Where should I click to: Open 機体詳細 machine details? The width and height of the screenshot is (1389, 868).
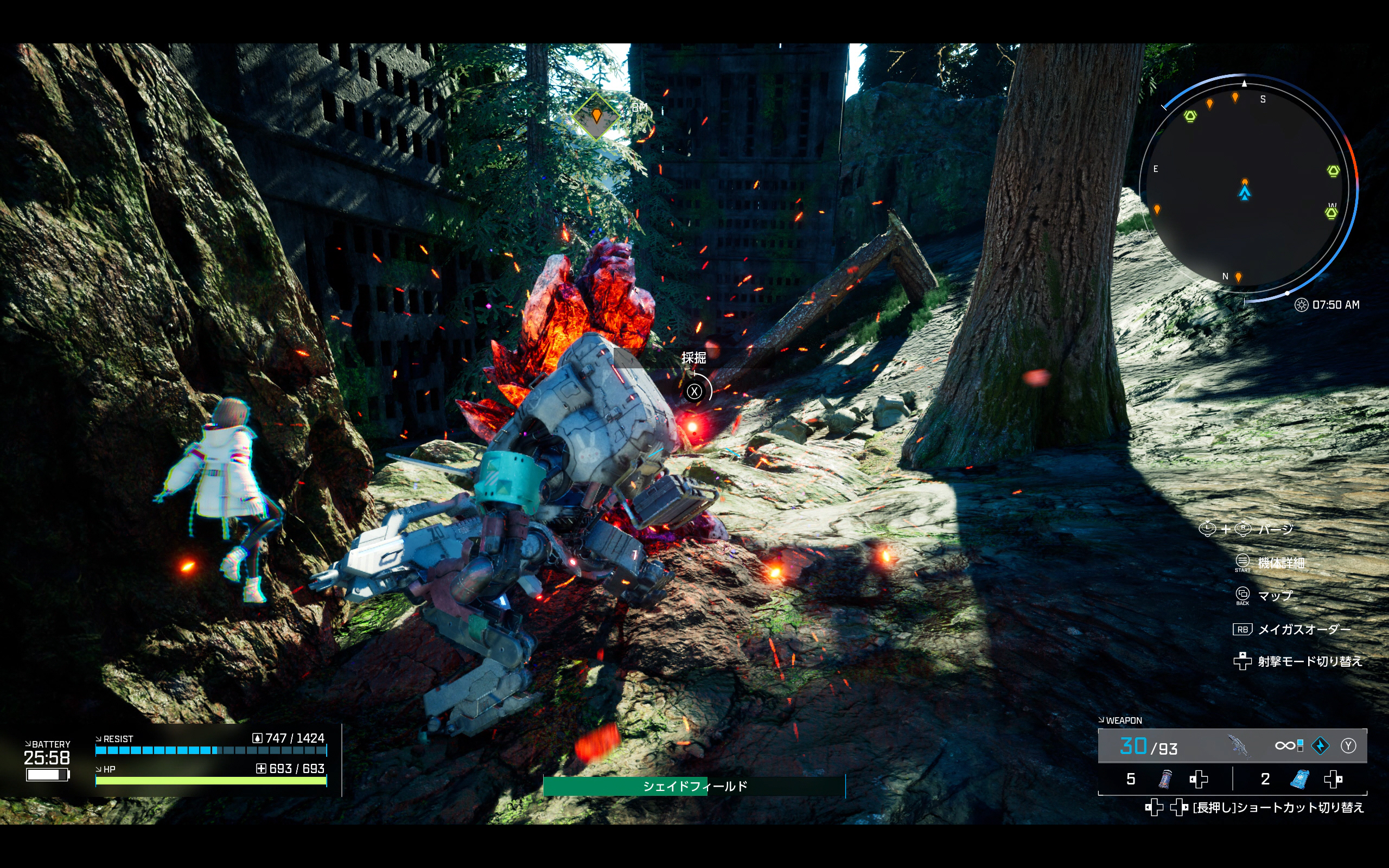[x=1280, y=563]
